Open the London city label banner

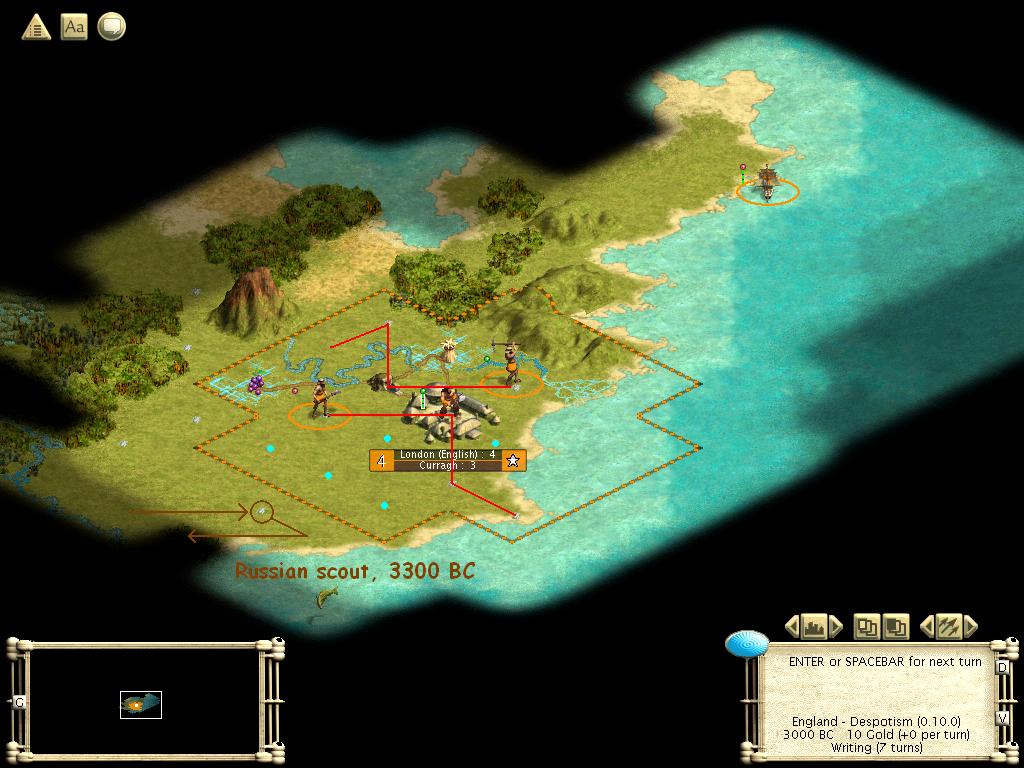click(448, 460)
